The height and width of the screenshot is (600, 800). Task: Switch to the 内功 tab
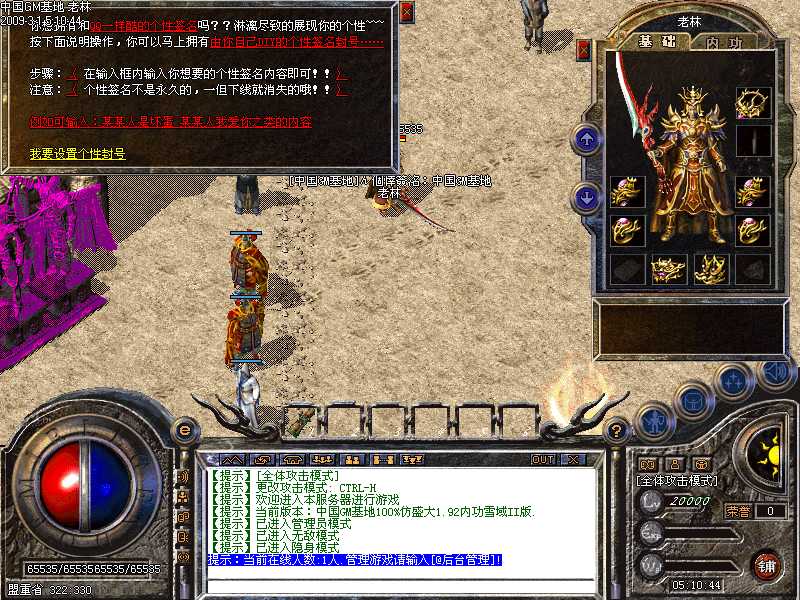724,43
